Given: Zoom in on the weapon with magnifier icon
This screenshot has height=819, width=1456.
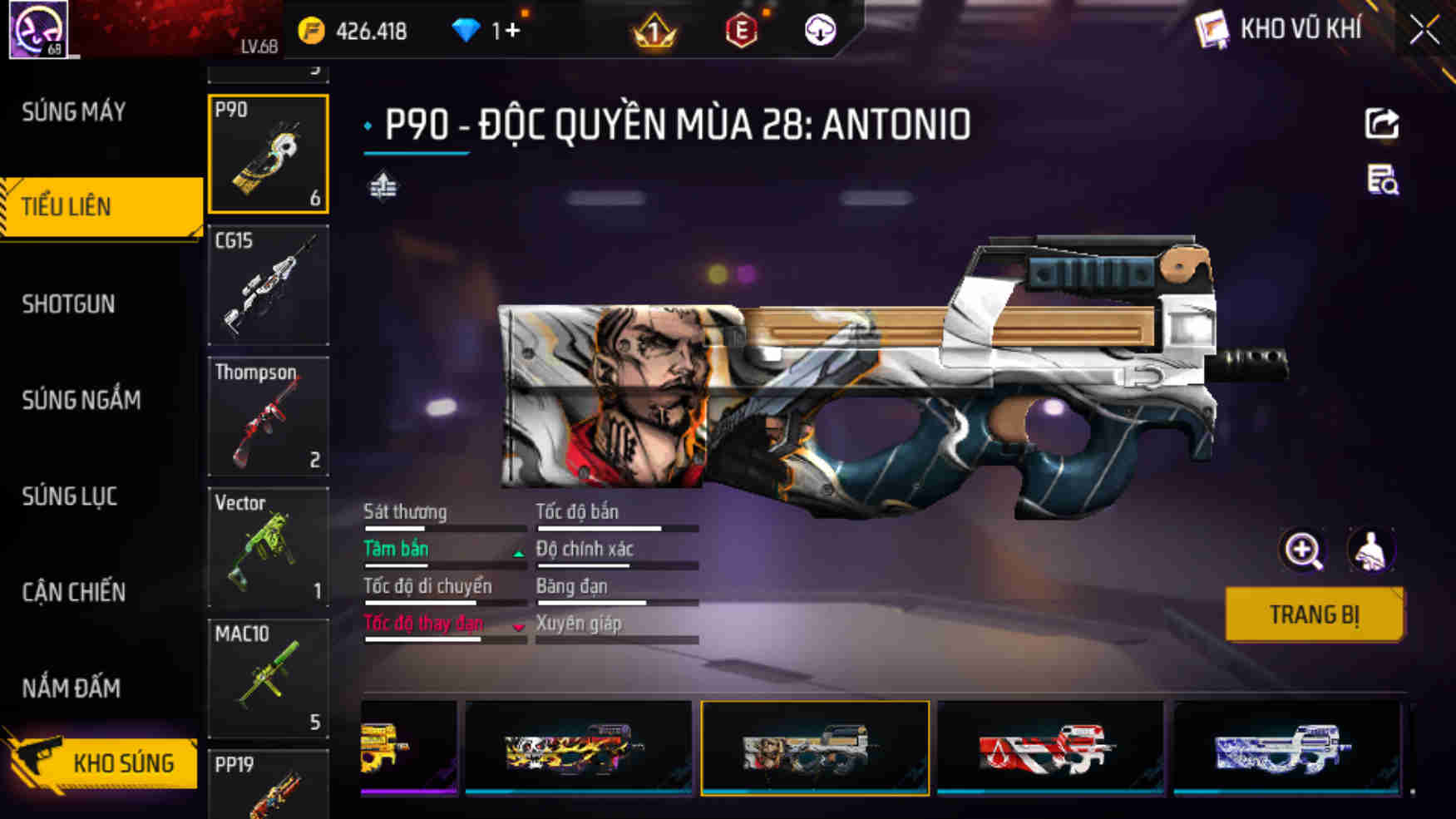Looking at the screenshot, I should 1305,550.
